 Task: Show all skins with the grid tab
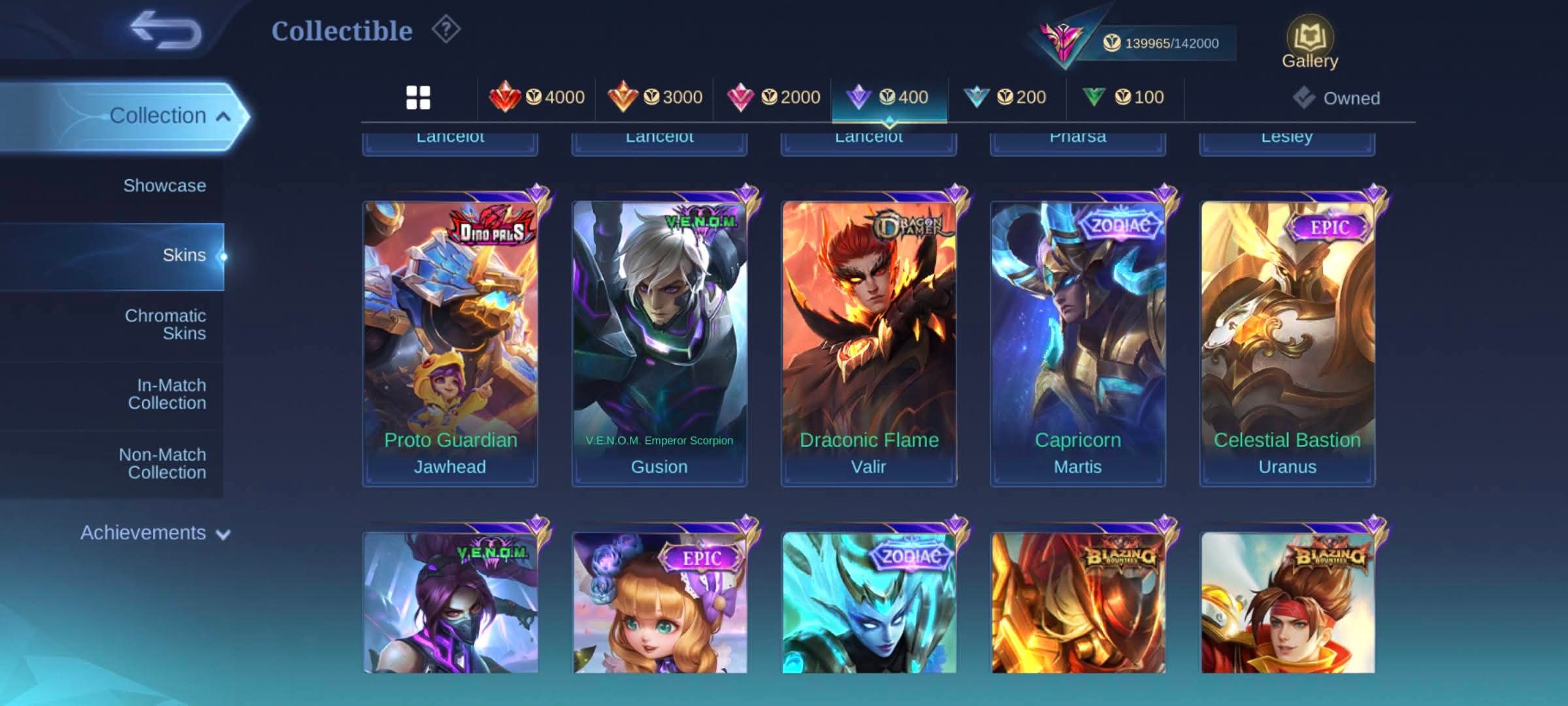tap(418, 98)
